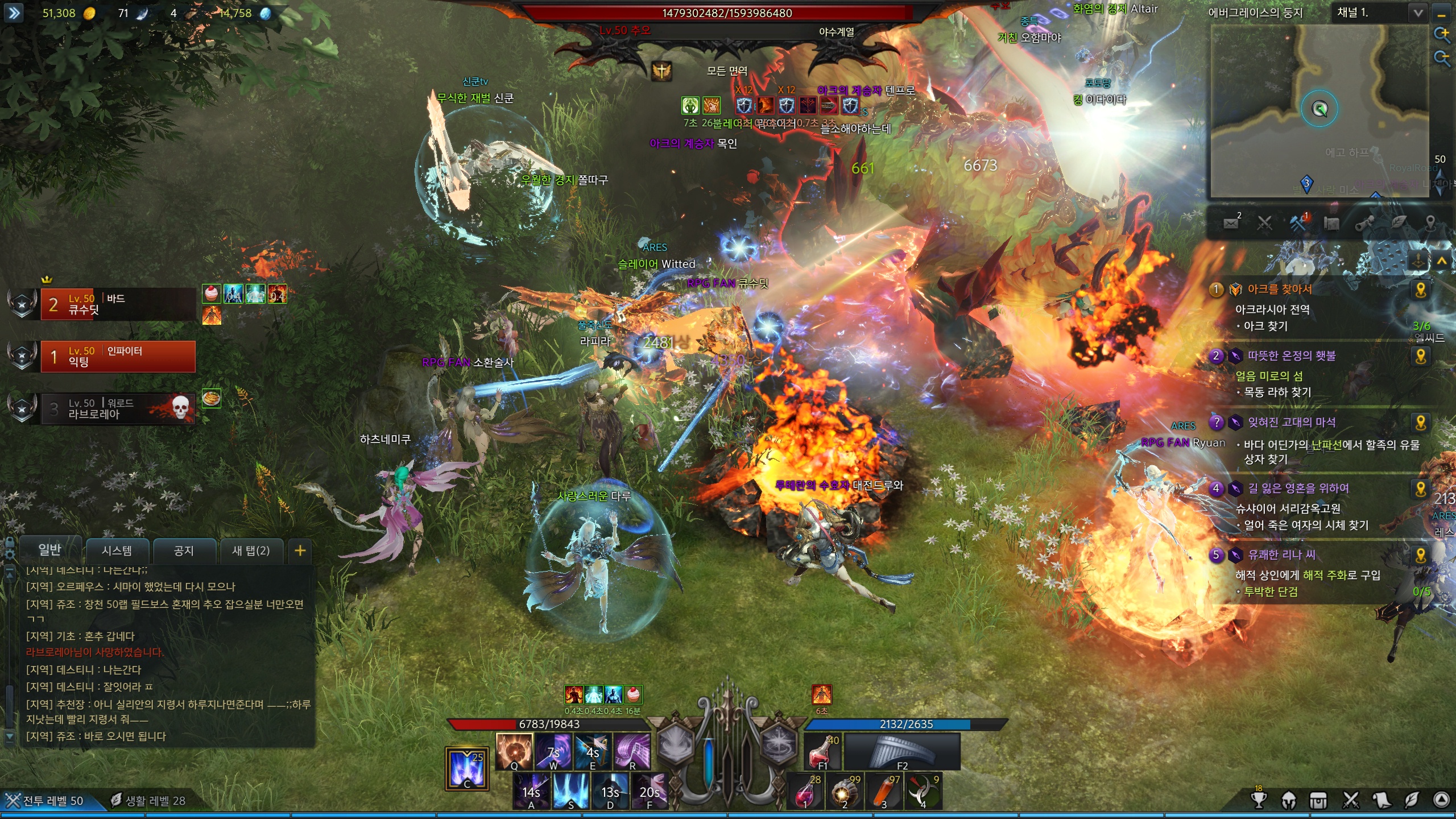Switch to the 공지 chat tab
The height and width of the screenshot is (819, 1456).
pyautogui.click(x=184, y=551)
